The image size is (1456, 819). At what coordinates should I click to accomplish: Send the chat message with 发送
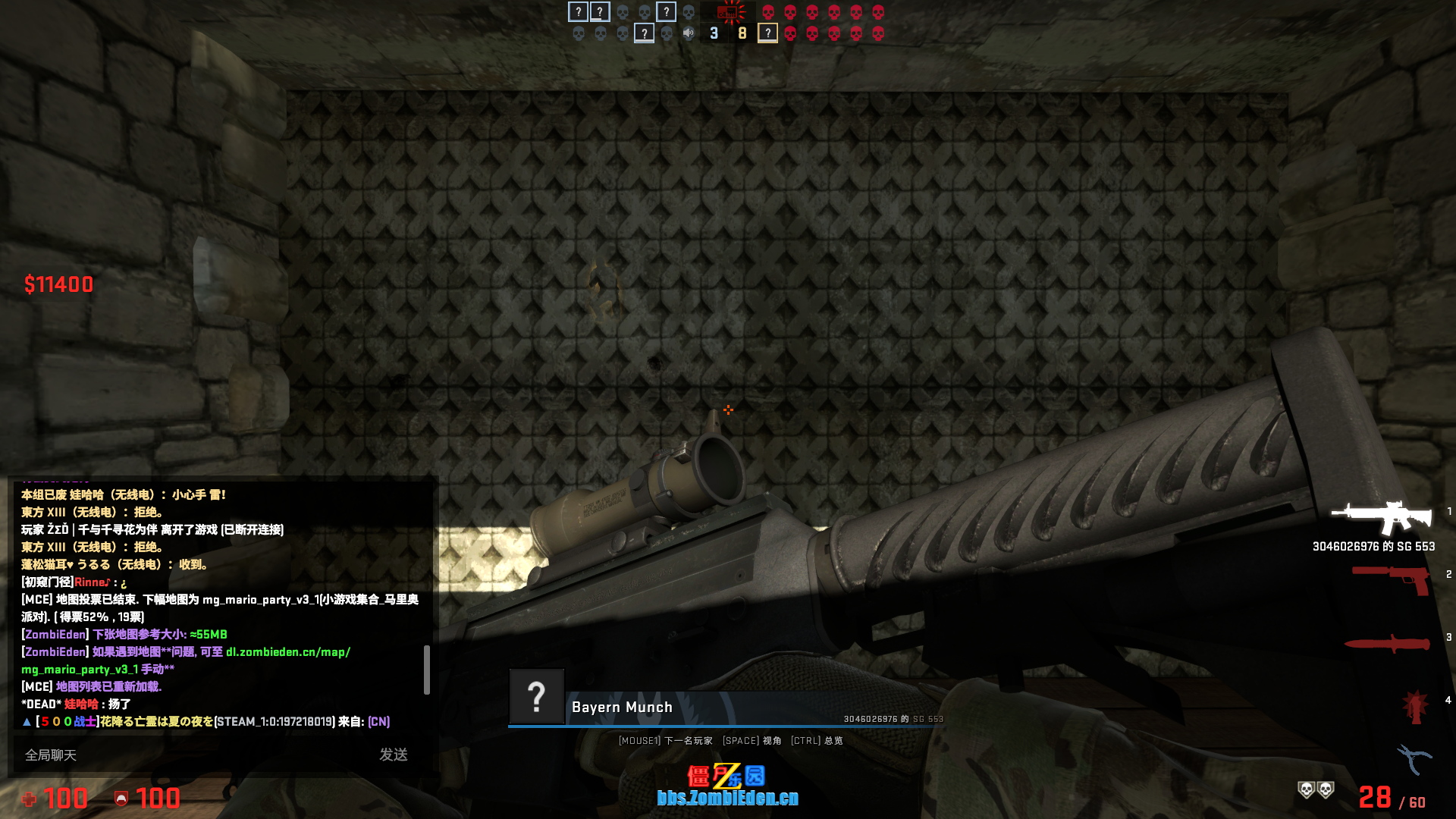click(x=394, y=755)
